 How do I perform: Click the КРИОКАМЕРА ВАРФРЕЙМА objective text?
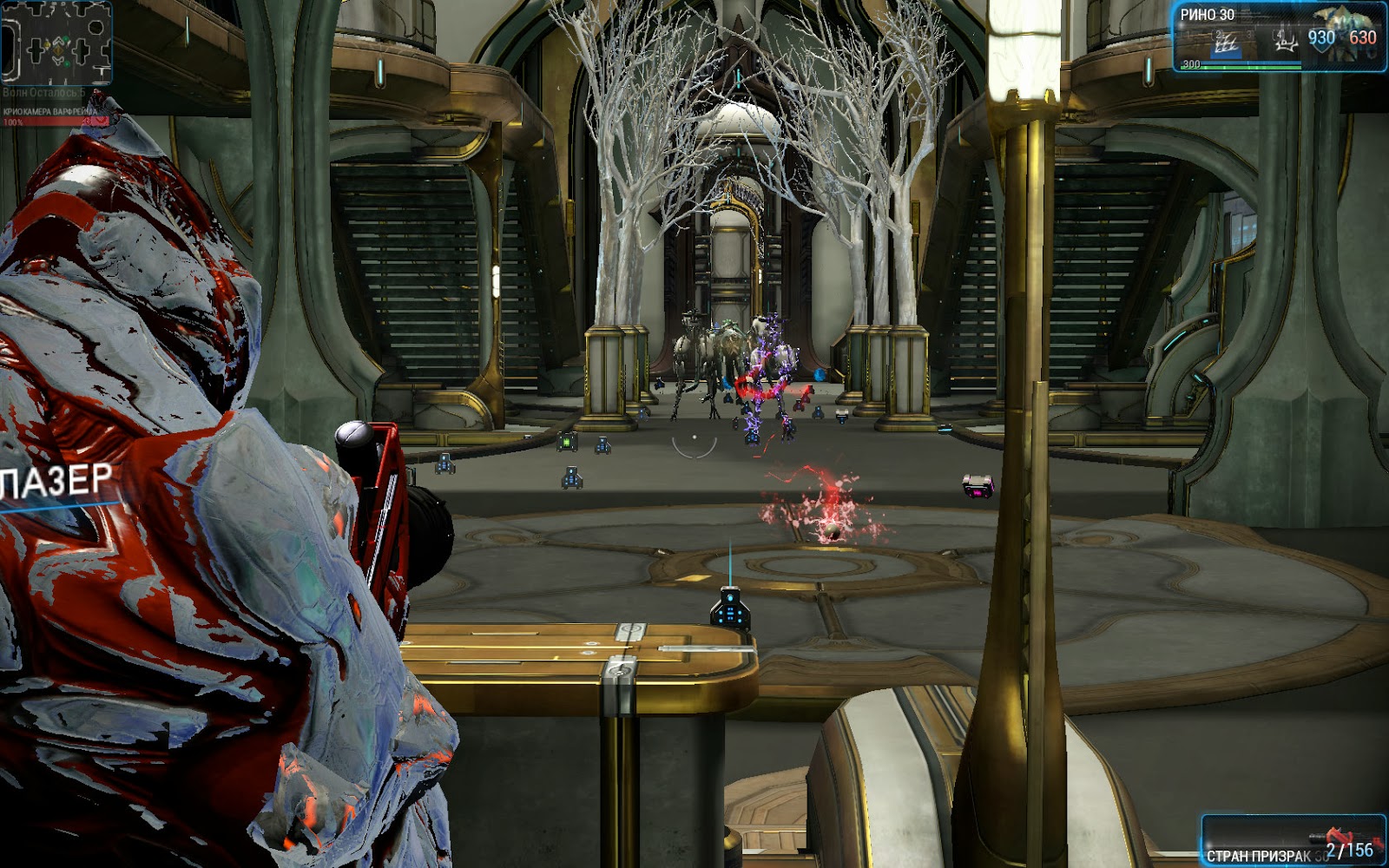point(50,111)
